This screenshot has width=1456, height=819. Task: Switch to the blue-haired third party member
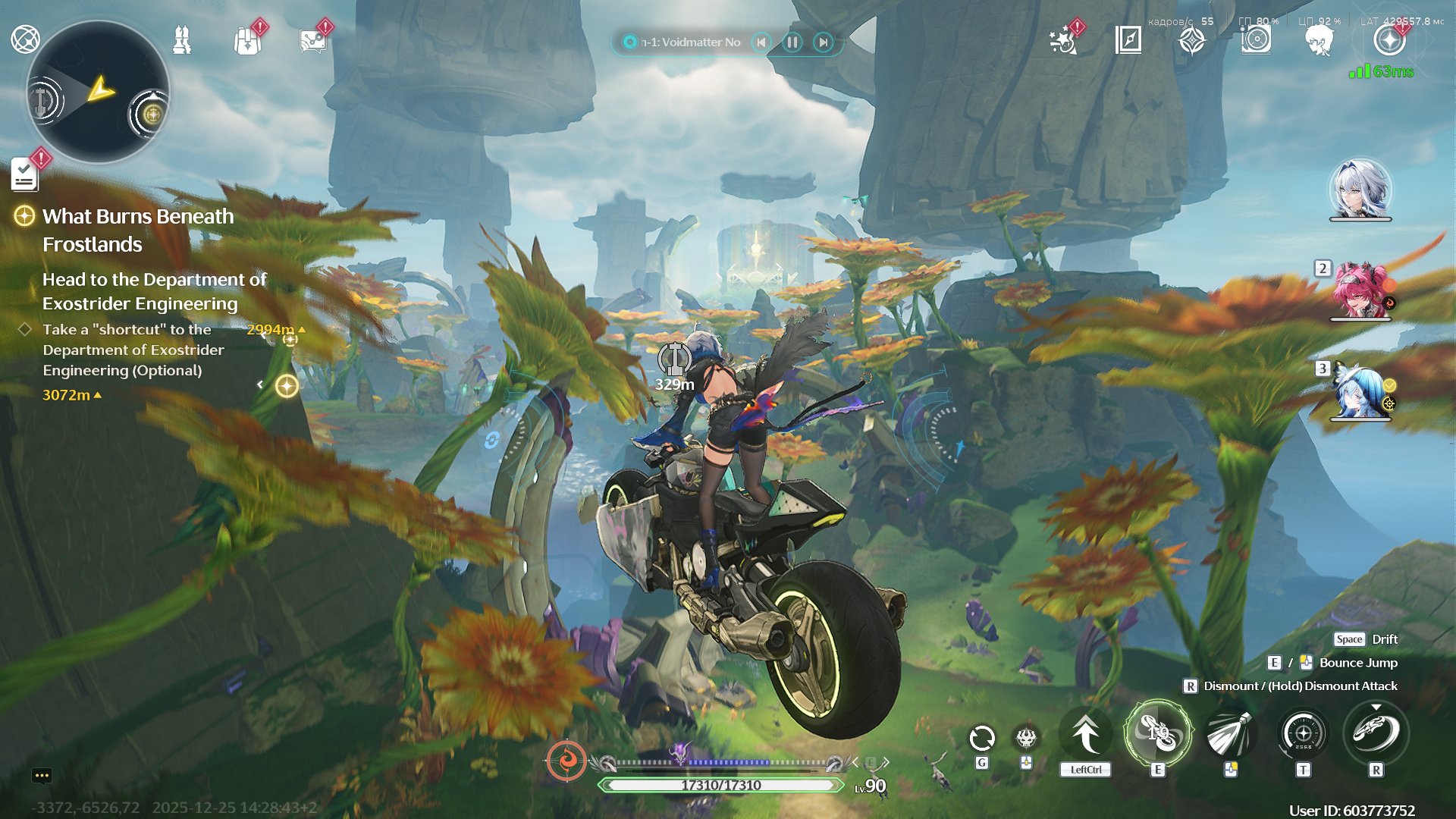1360,391
